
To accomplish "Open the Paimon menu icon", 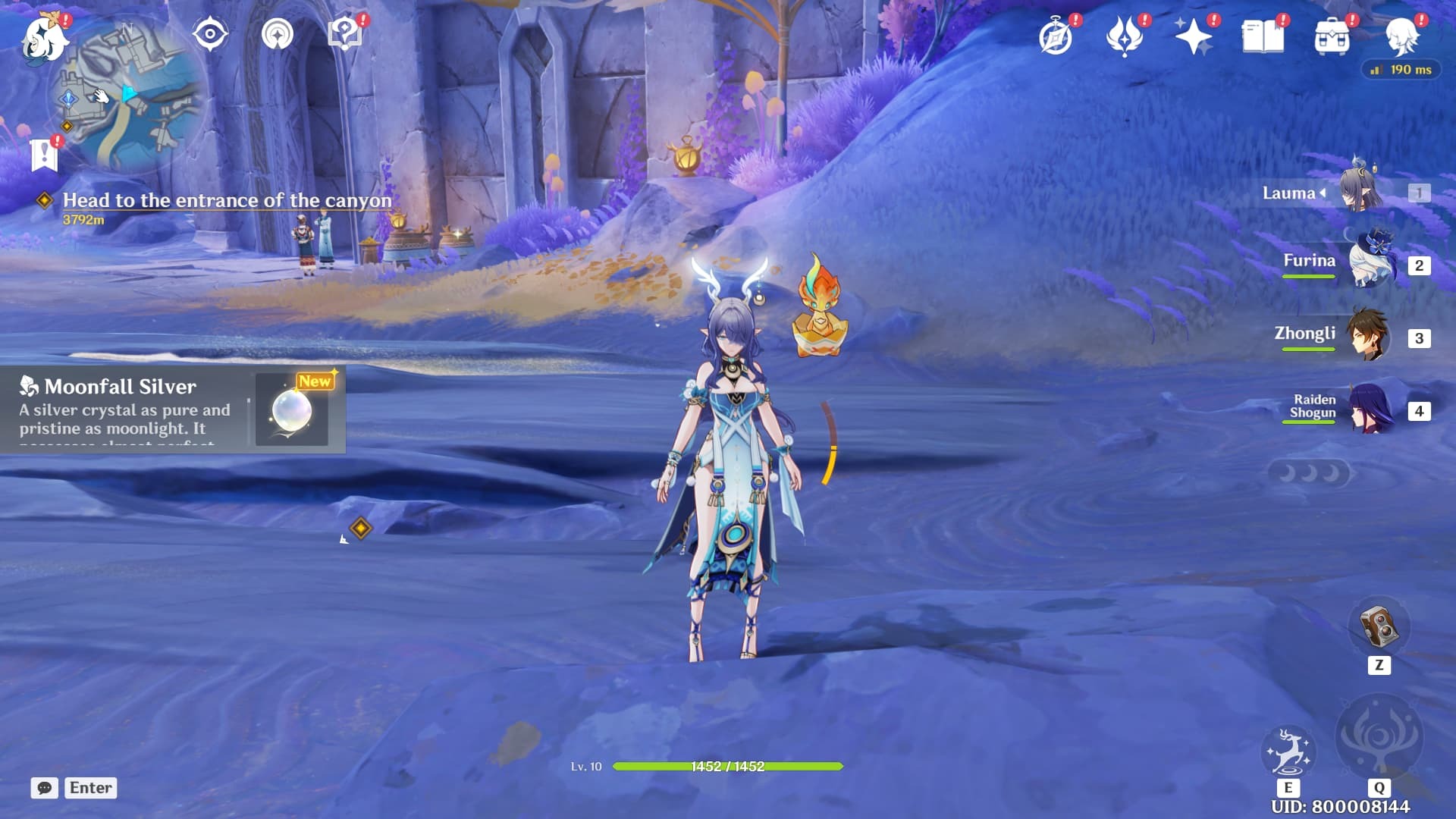I will point(44,38).
